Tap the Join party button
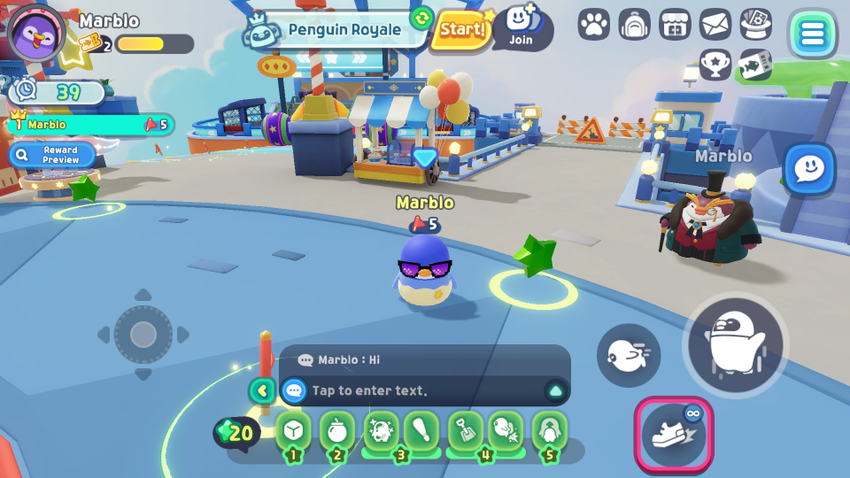The image size is (850, 478). [x=521, y=27]
